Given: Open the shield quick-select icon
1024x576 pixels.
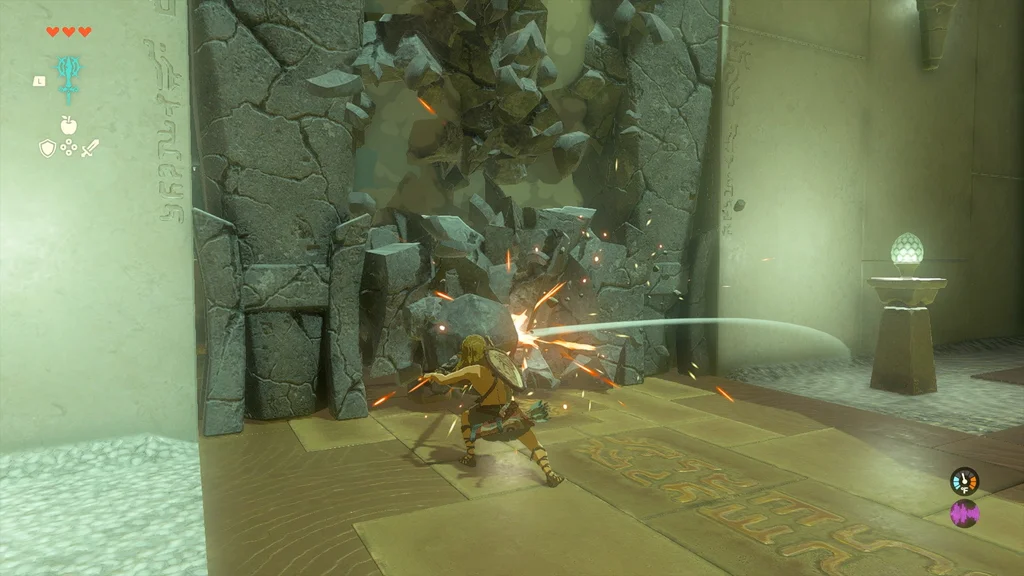Looking at the screenshot, I should click(x=47, y=148).
